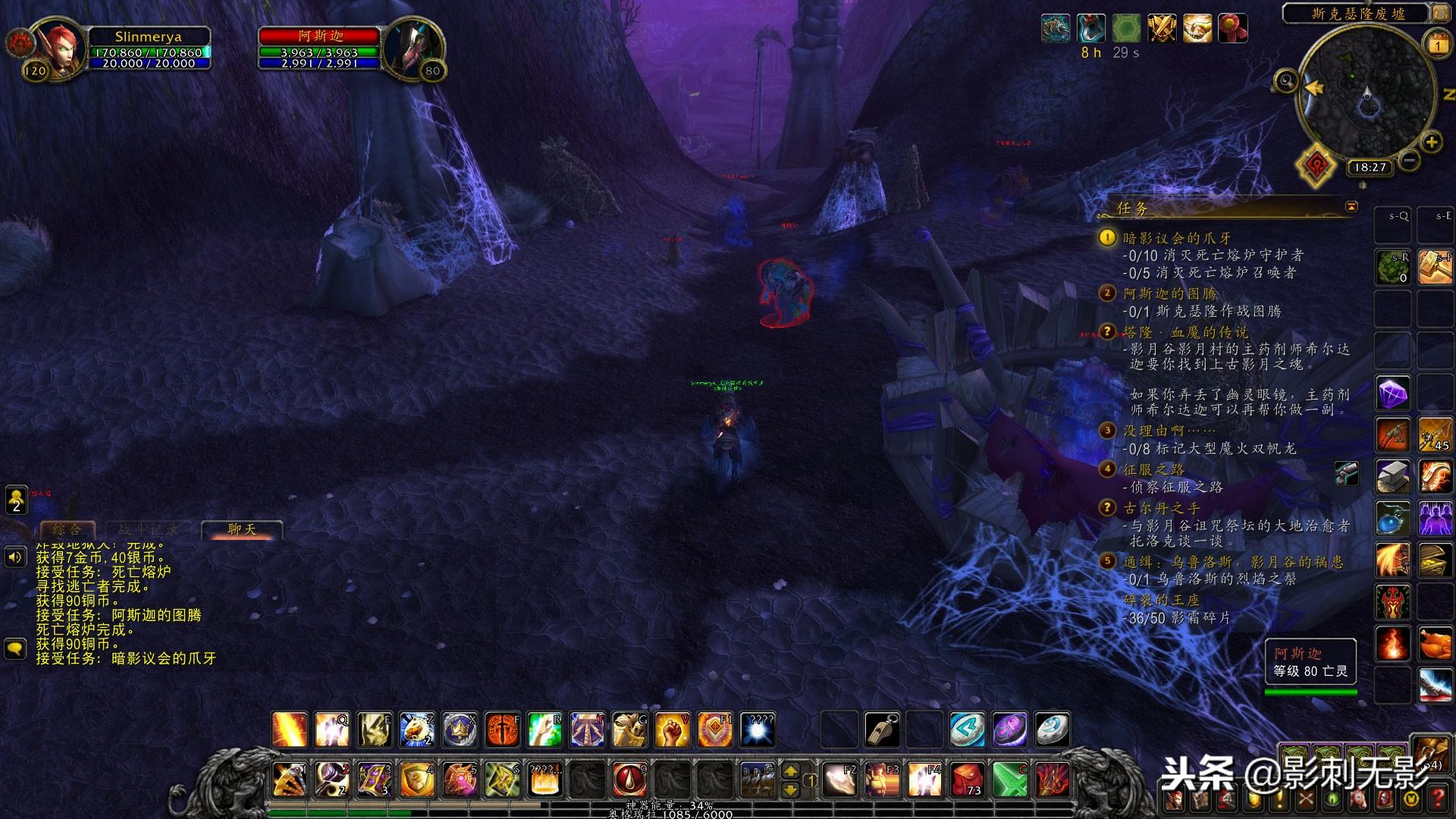Open the minimap calendar button

[1438, 45]
